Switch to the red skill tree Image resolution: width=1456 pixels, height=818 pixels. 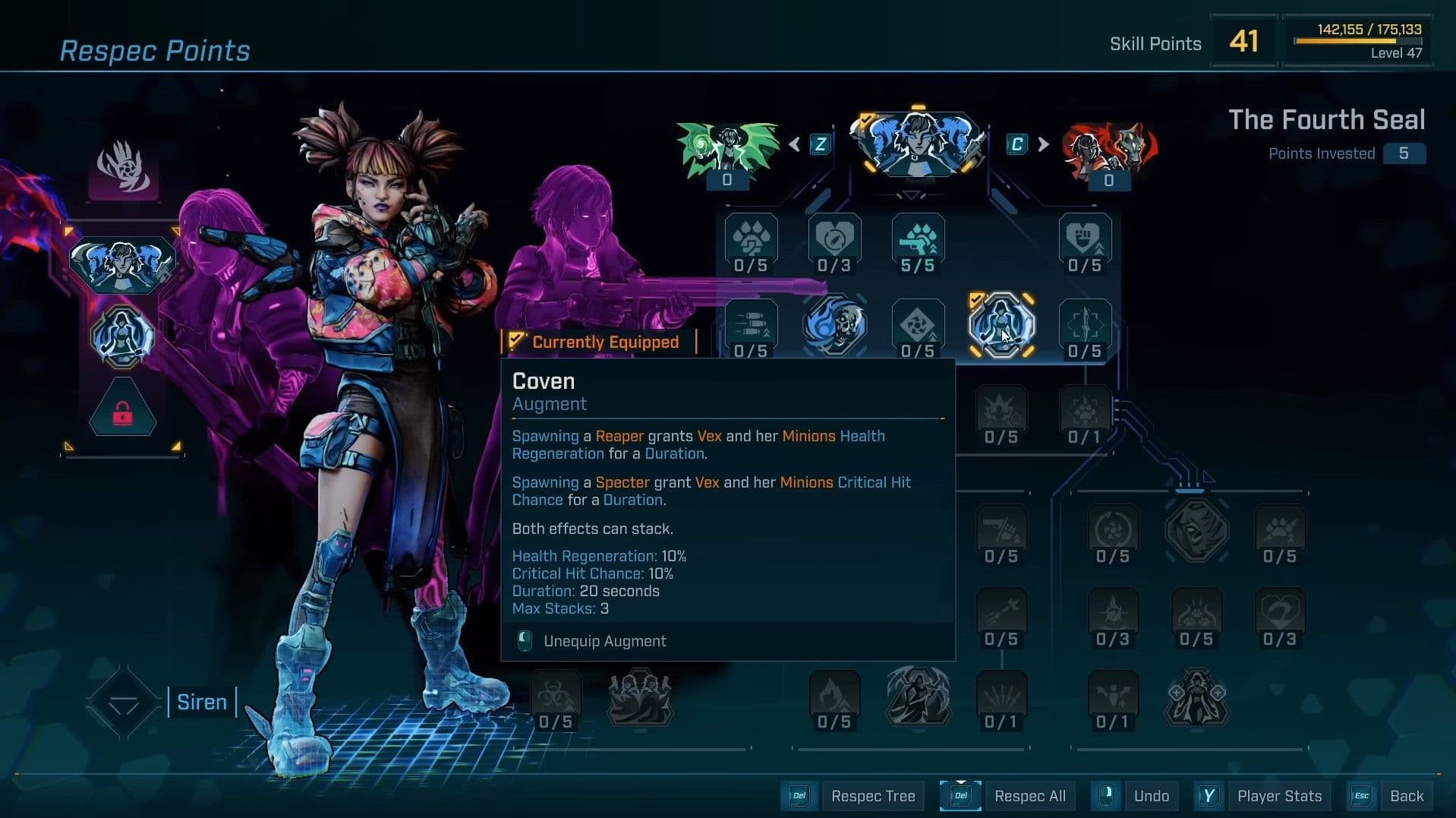point(1109,150)
